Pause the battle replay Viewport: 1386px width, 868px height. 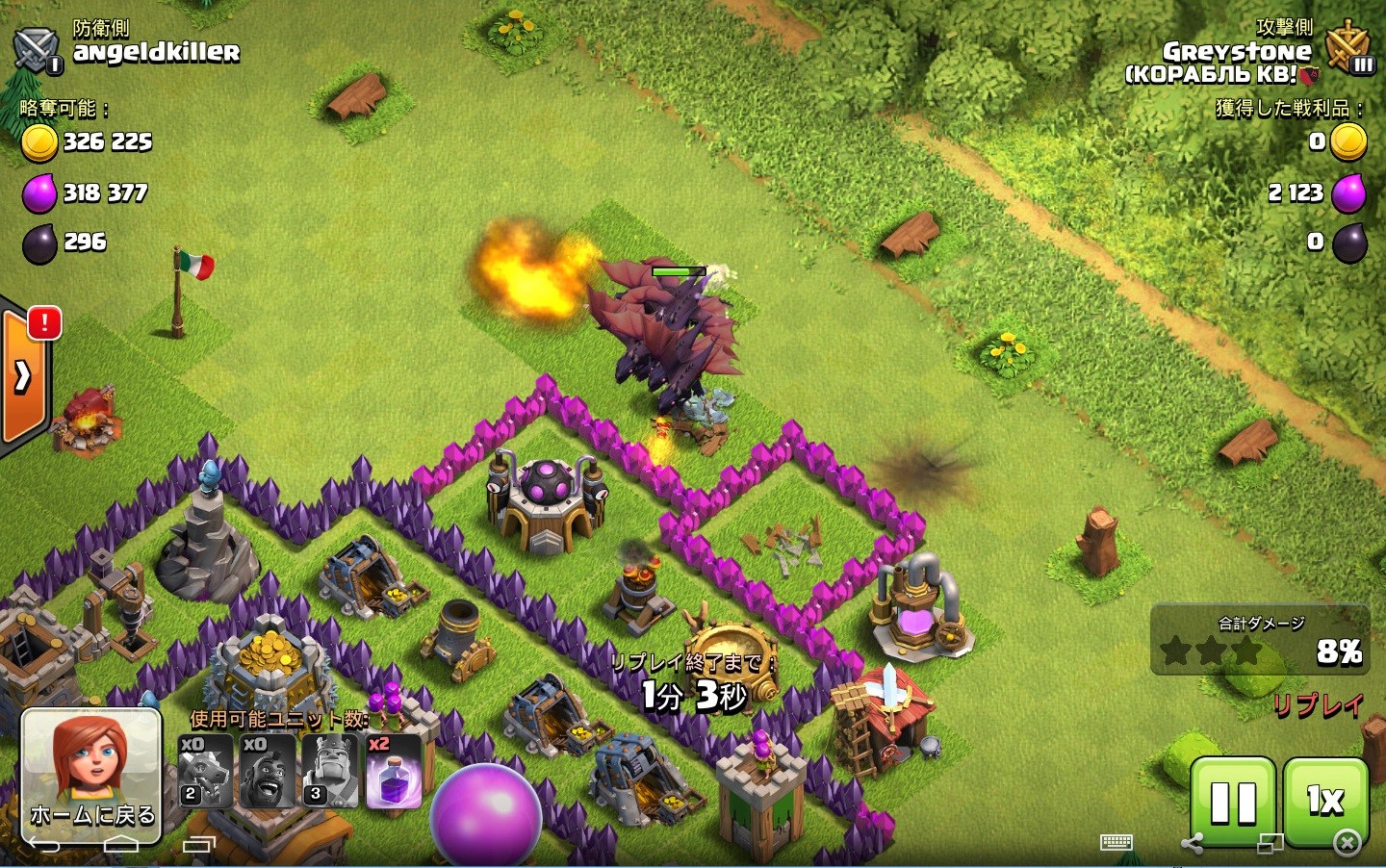pos(1233,804)
